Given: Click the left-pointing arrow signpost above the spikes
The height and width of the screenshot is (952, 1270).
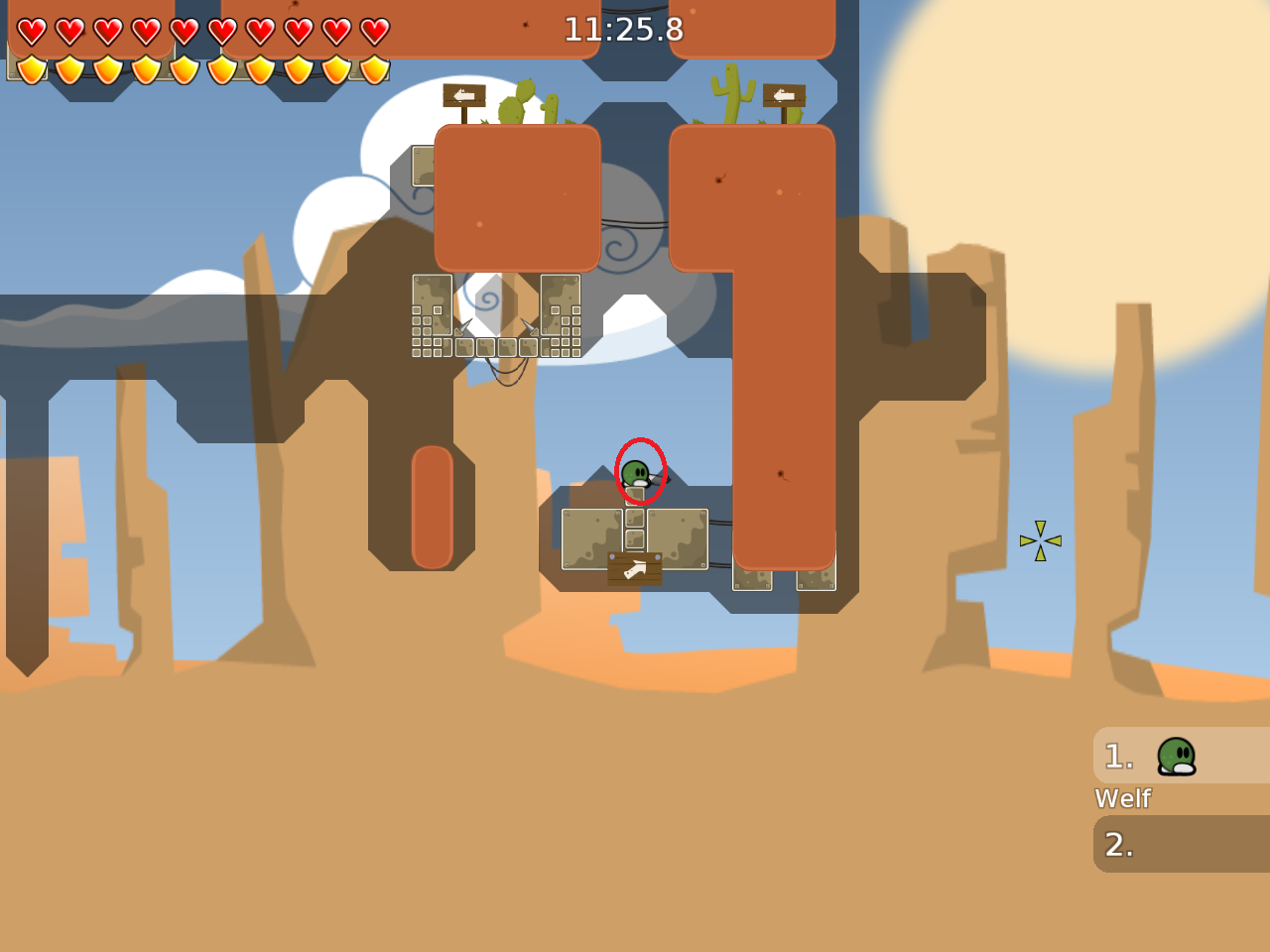Looking at the screenshot, I should 462,96.
